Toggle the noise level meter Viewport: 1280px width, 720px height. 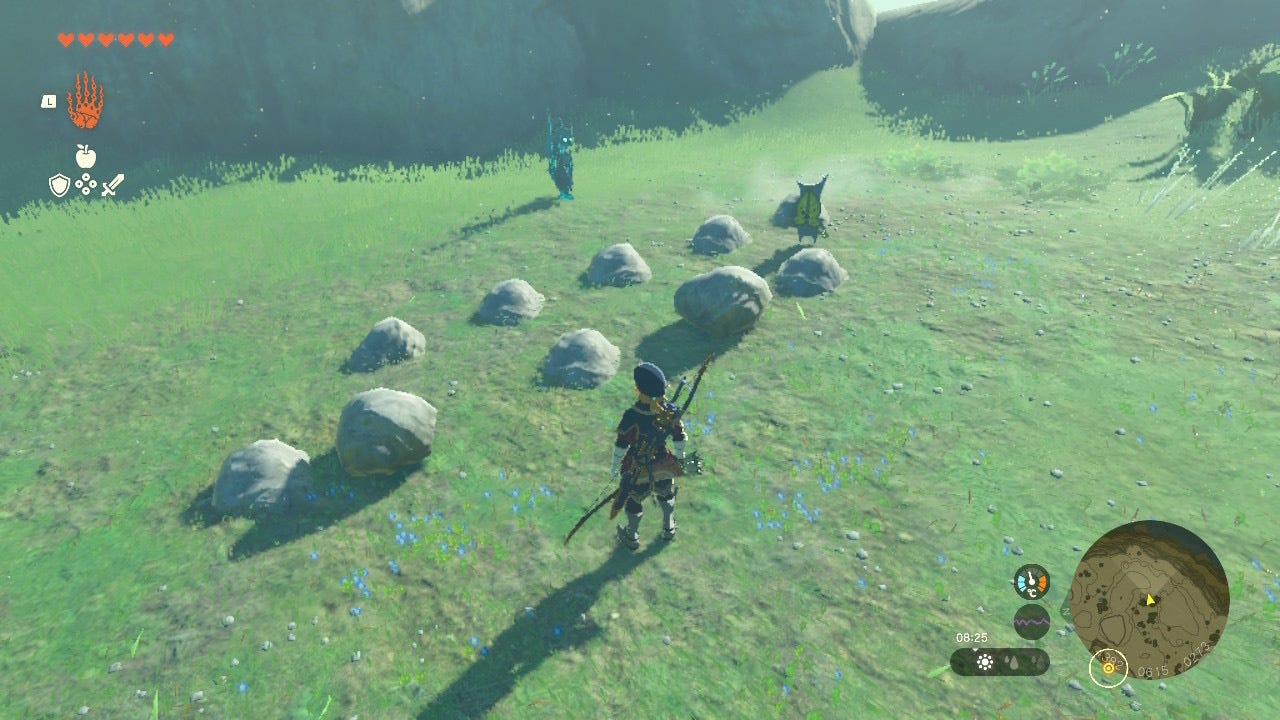click(1031, 621)
